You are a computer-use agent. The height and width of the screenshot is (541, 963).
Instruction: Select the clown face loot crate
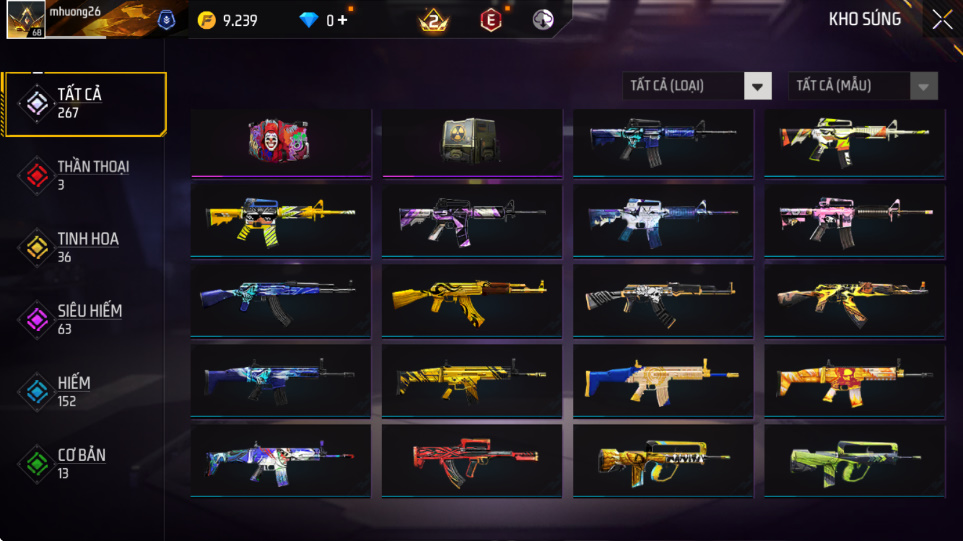tap(280, 140)
